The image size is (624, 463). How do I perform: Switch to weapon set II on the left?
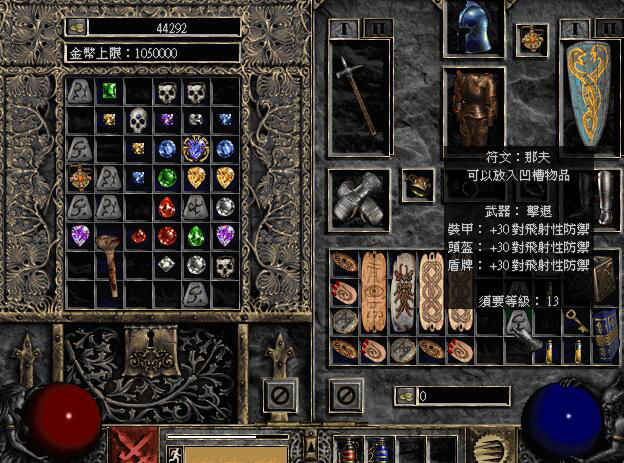click(377, 27)
